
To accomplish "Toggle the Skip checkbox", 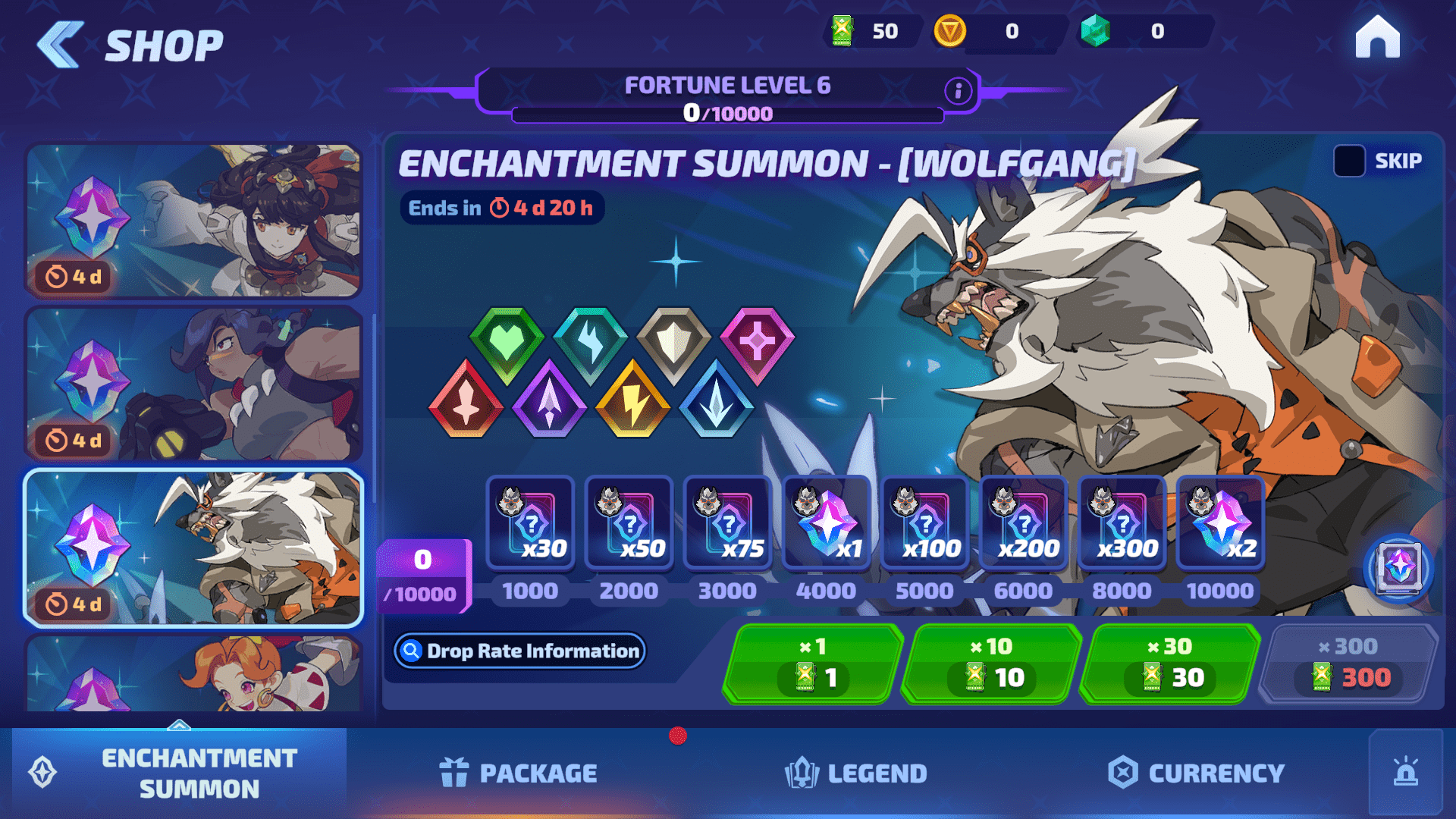I will pyautogui.click(x=1349, y=161).
